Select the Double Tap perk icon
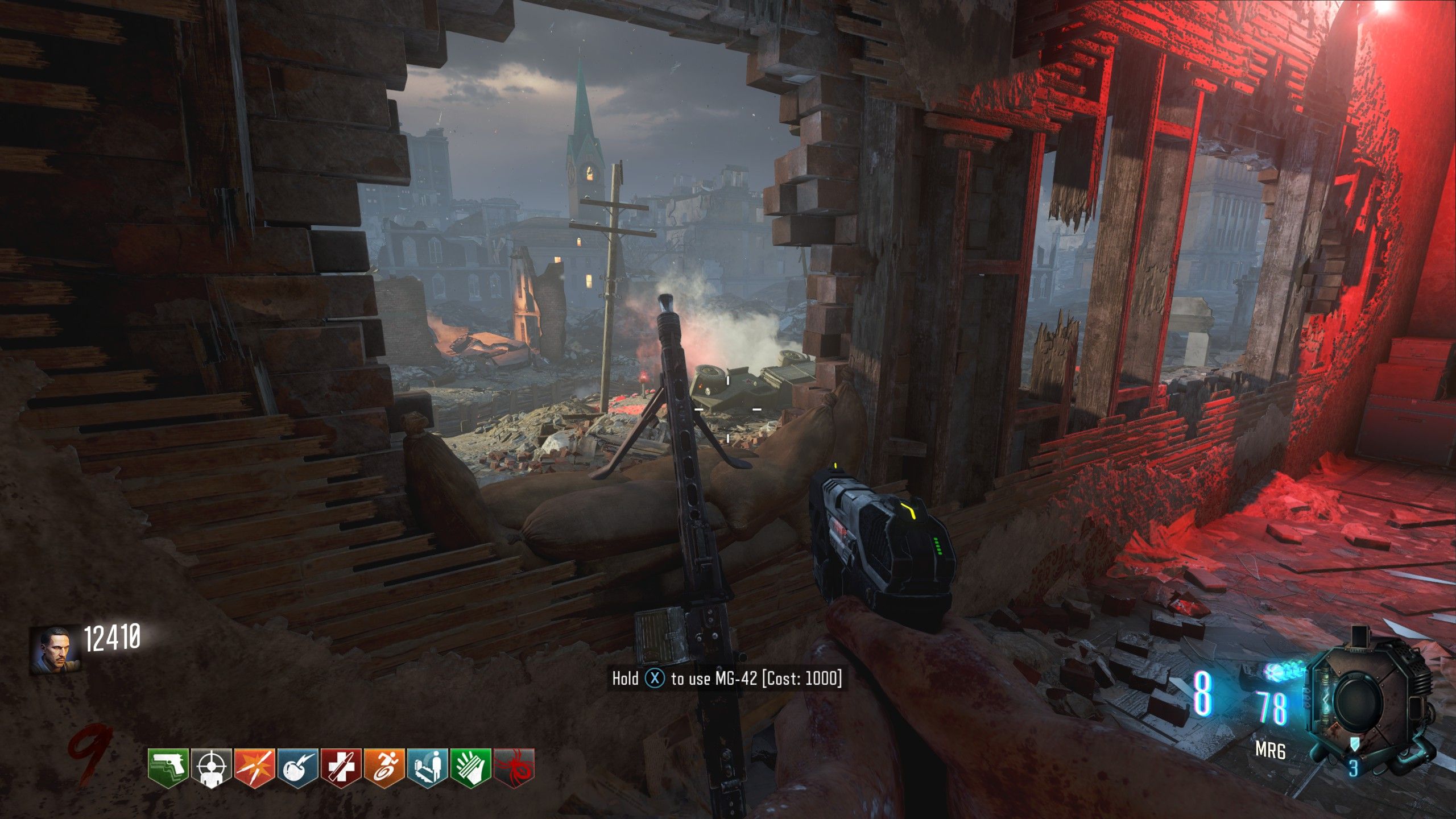The height and width of the screenshot is (819, 1456). (255, 767)
